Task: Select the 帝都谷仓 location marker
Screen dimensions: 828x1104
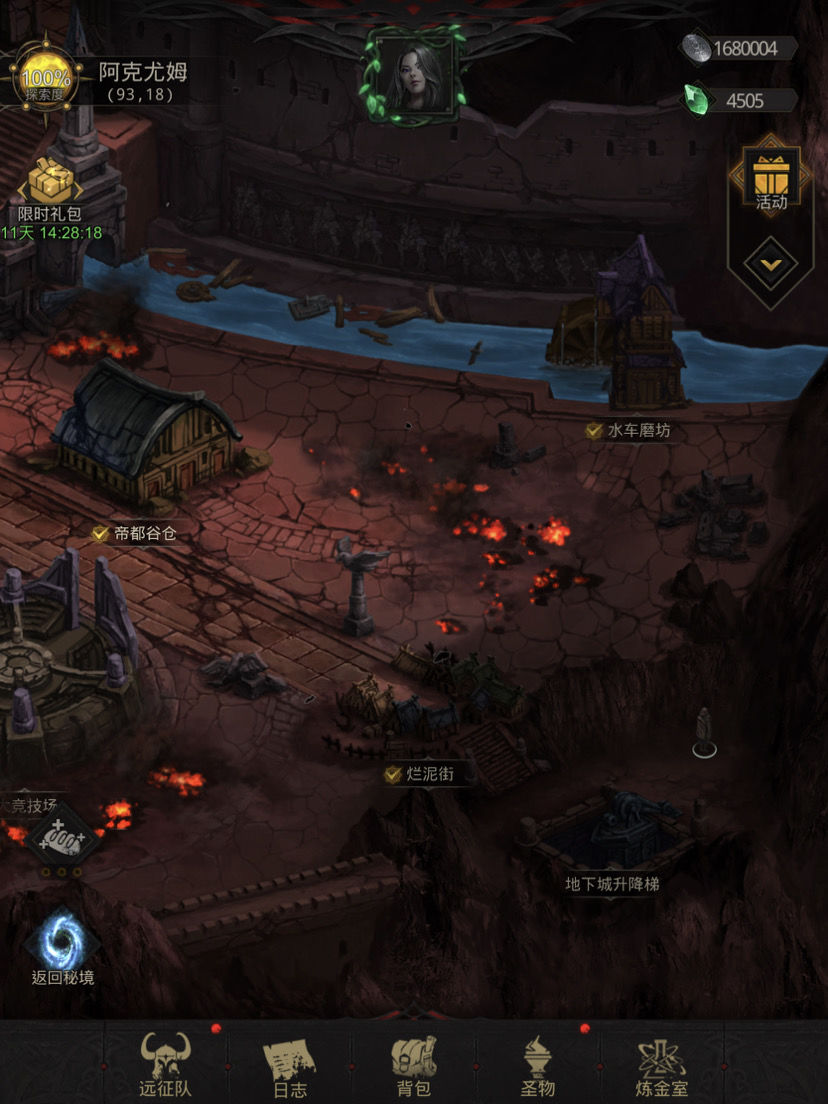Action: tap(134, 534)
